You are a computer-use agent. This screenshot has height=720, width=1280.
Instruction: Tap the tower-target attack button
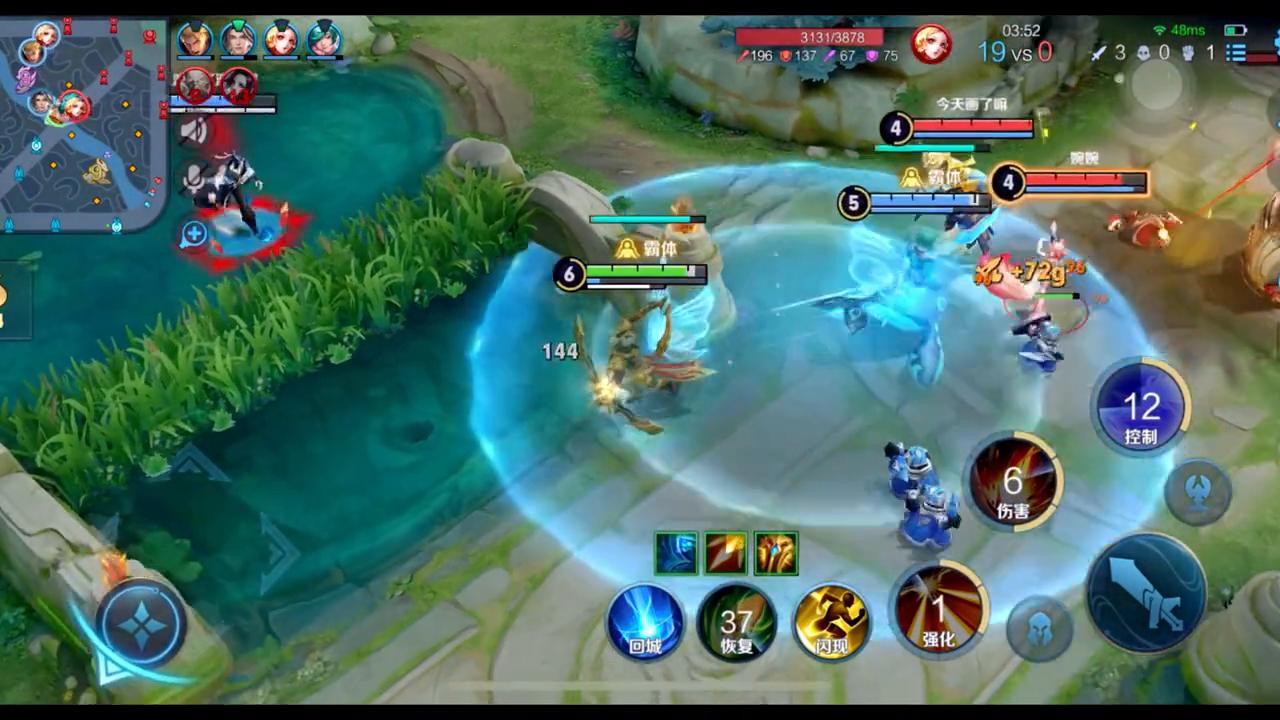click(1198, 492)
